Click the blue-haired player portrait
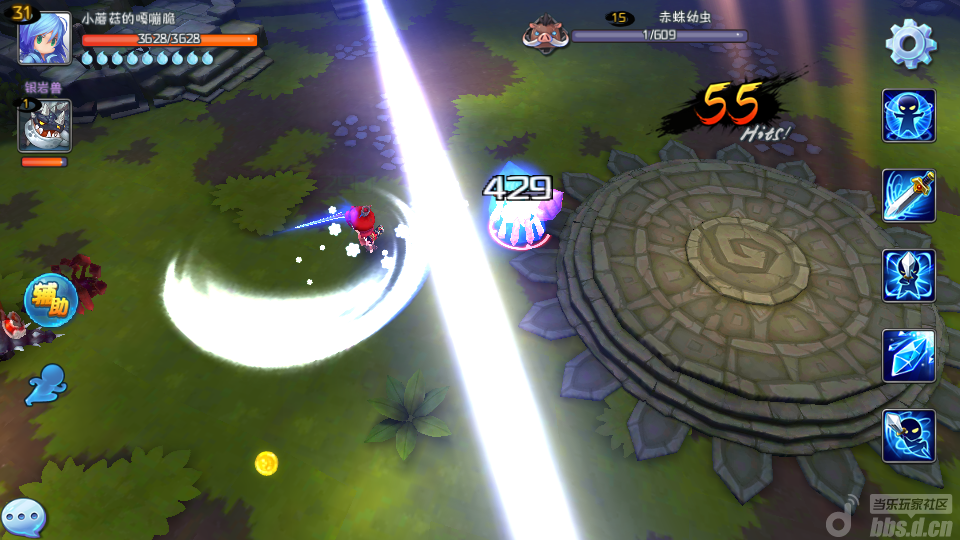960x540 pixels. [45, 38]
